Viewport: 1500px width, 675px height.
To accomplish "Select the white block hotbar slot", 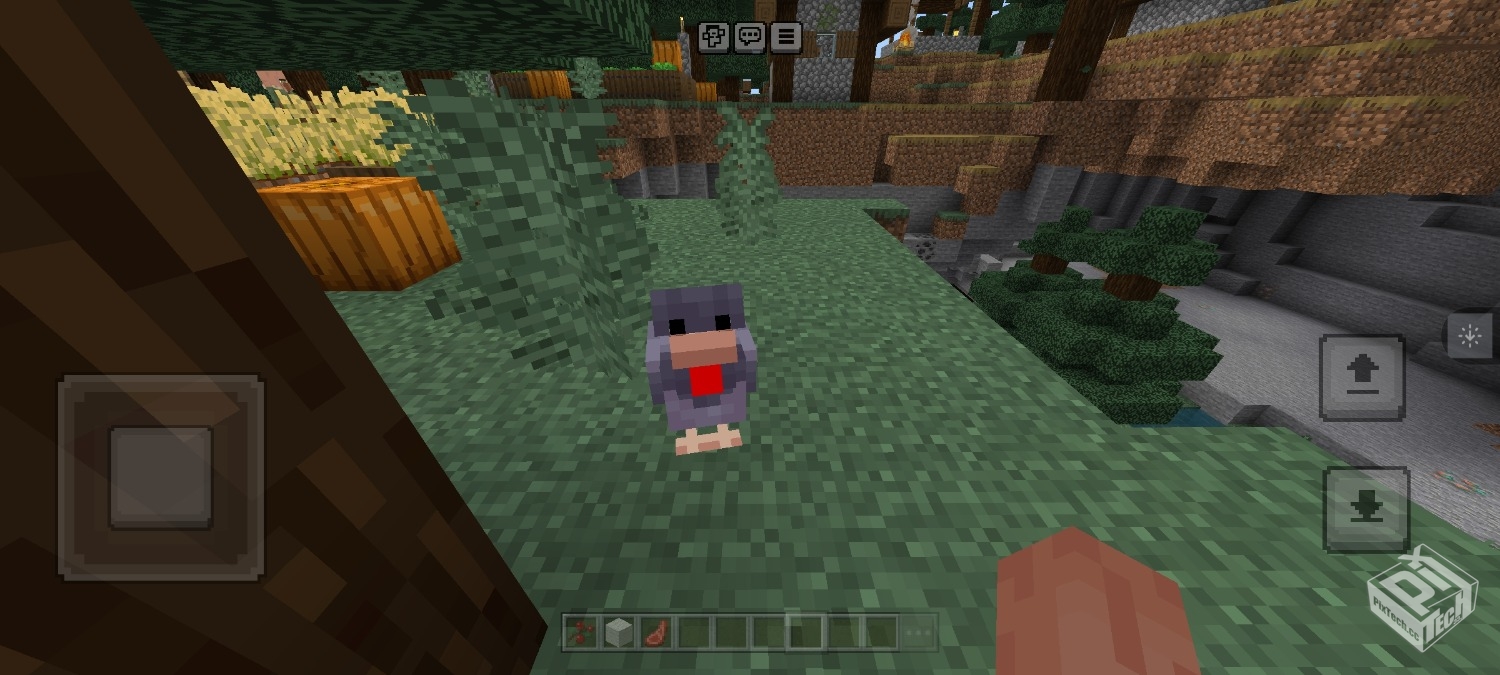I will pyautogui.click(x=618, y=632).
